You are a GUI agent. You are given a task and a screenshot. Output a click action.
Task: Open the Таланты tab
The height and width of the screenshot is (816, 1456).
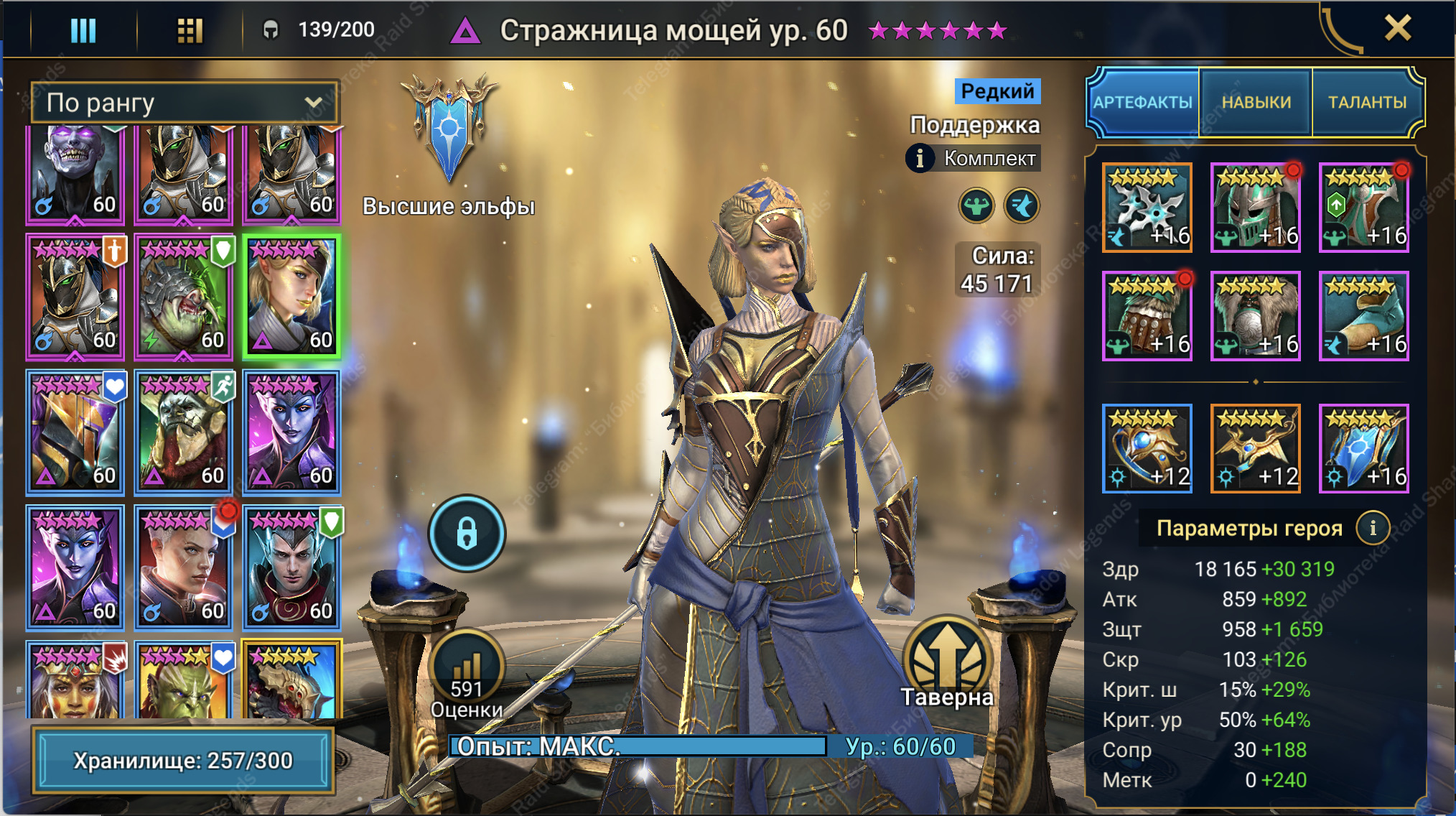[1367, 102]
